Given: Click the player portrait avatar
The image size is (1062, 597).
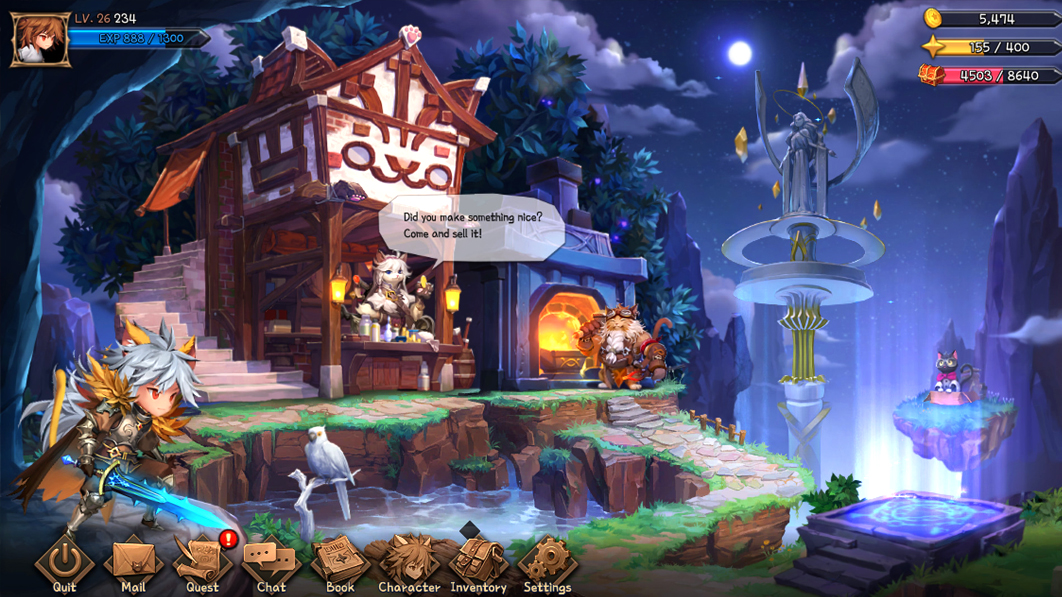Looking at the screenshot, I should click(40, 40).
